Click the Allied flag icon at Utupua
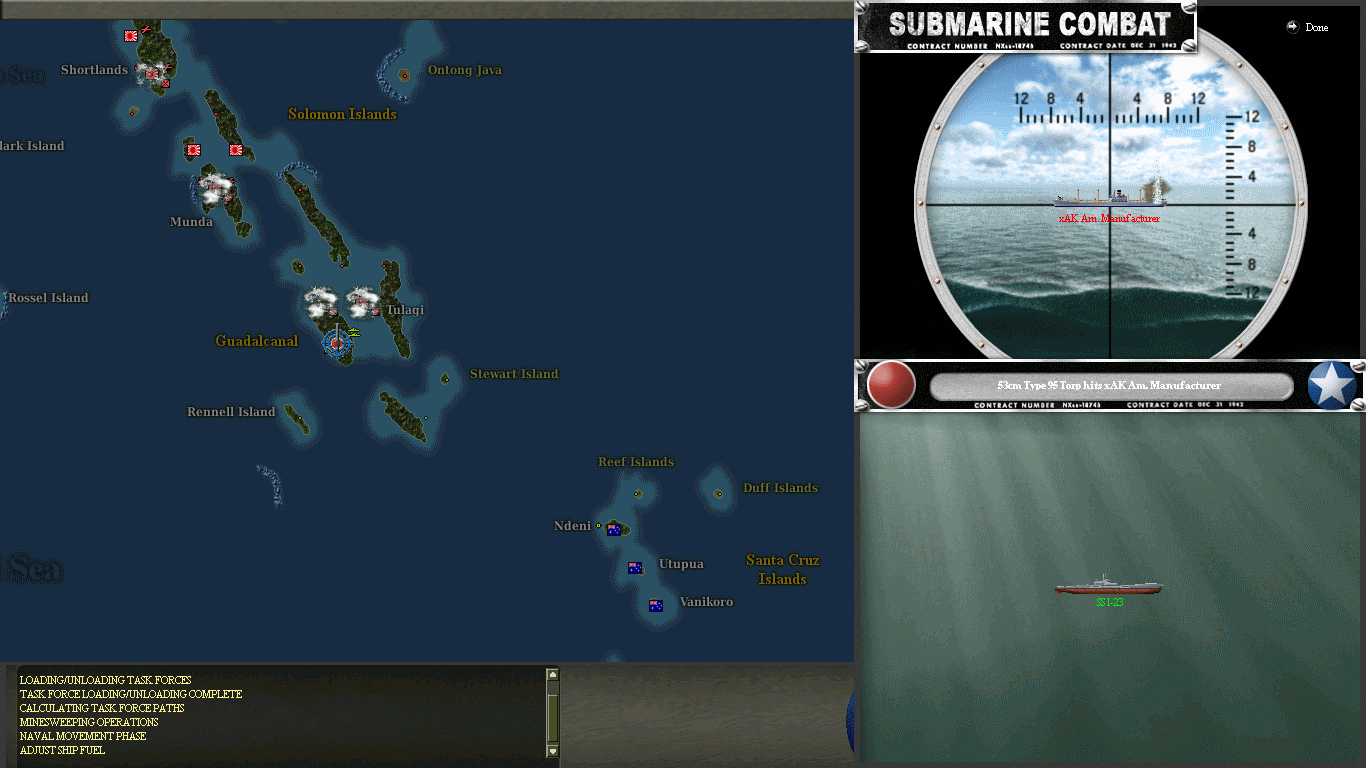This screenshot has width=1366, height=768. point(635,568)
